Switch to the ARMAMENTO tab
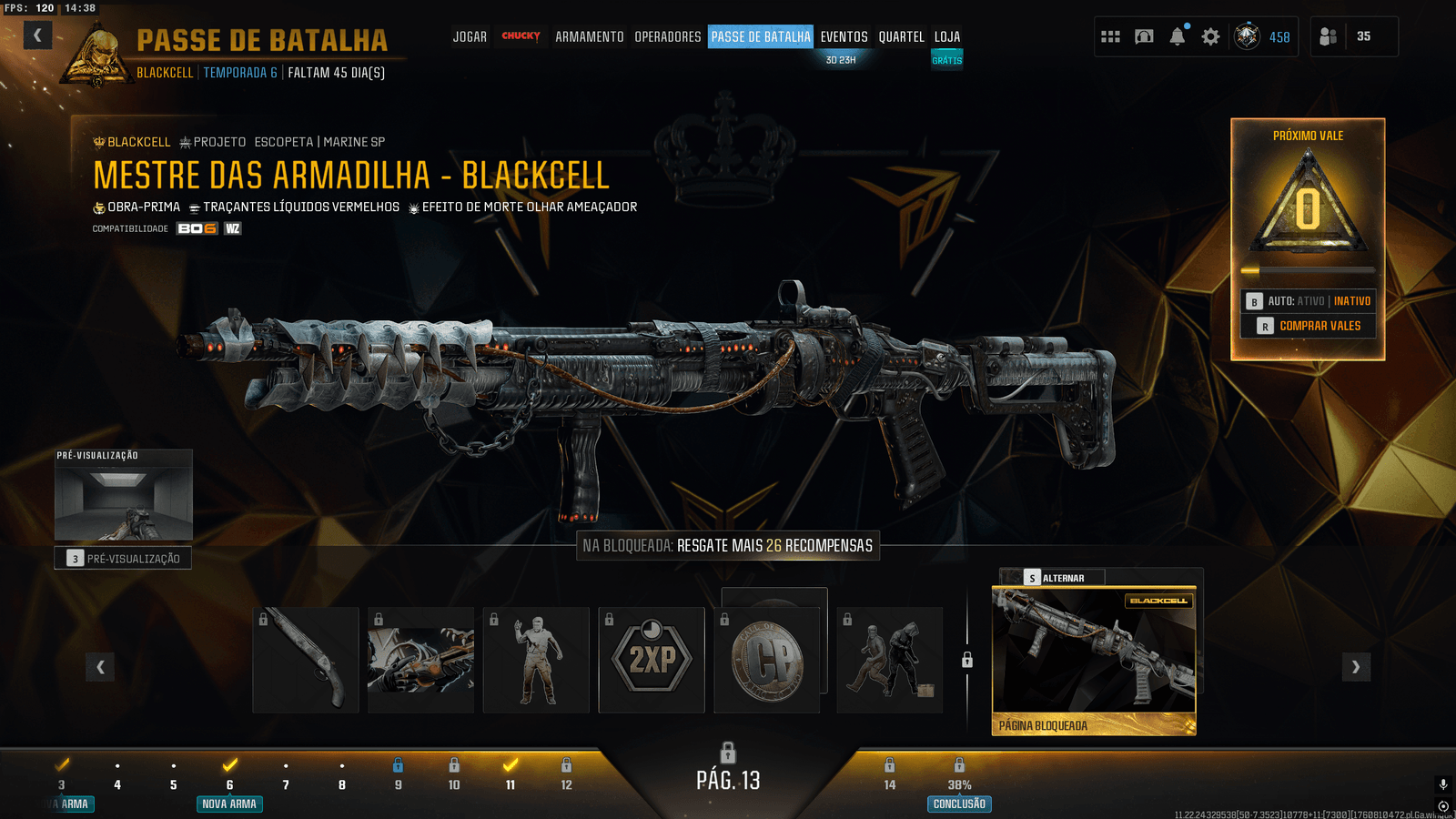1456x819 pixels. tap(589, 37)
